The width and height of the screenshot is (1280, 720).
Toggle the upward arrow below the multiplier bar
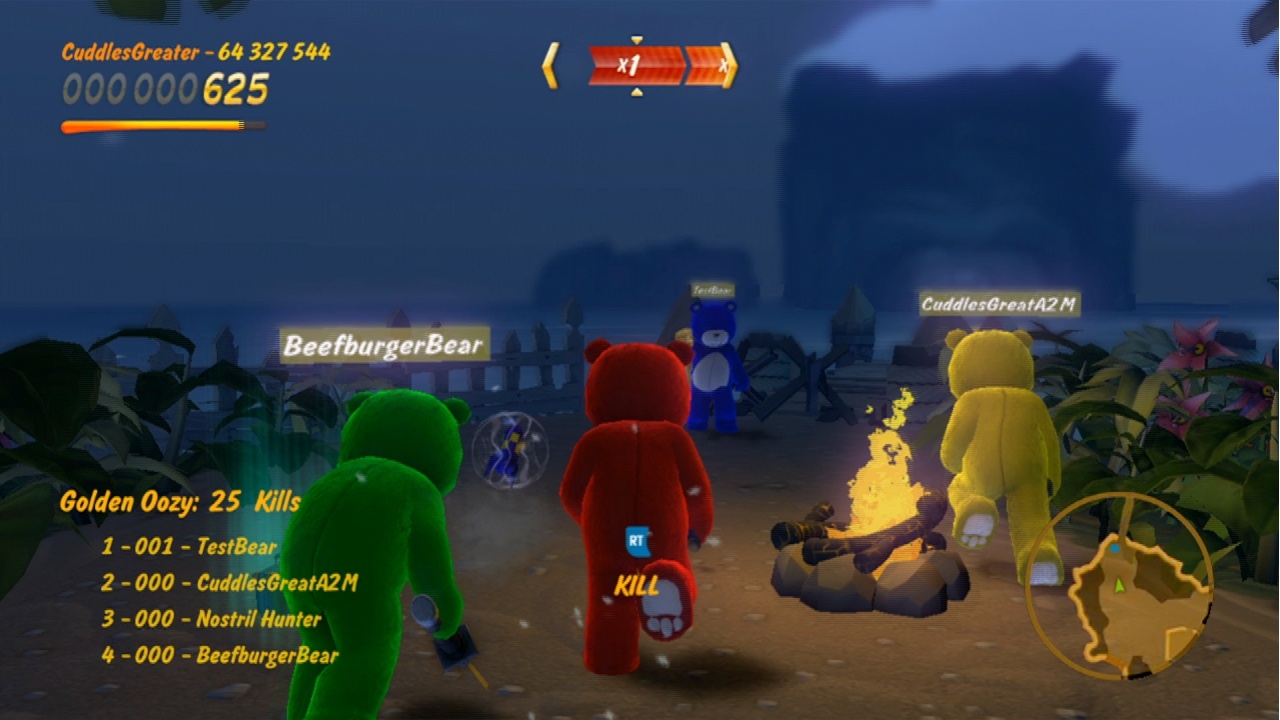[636, 92]
